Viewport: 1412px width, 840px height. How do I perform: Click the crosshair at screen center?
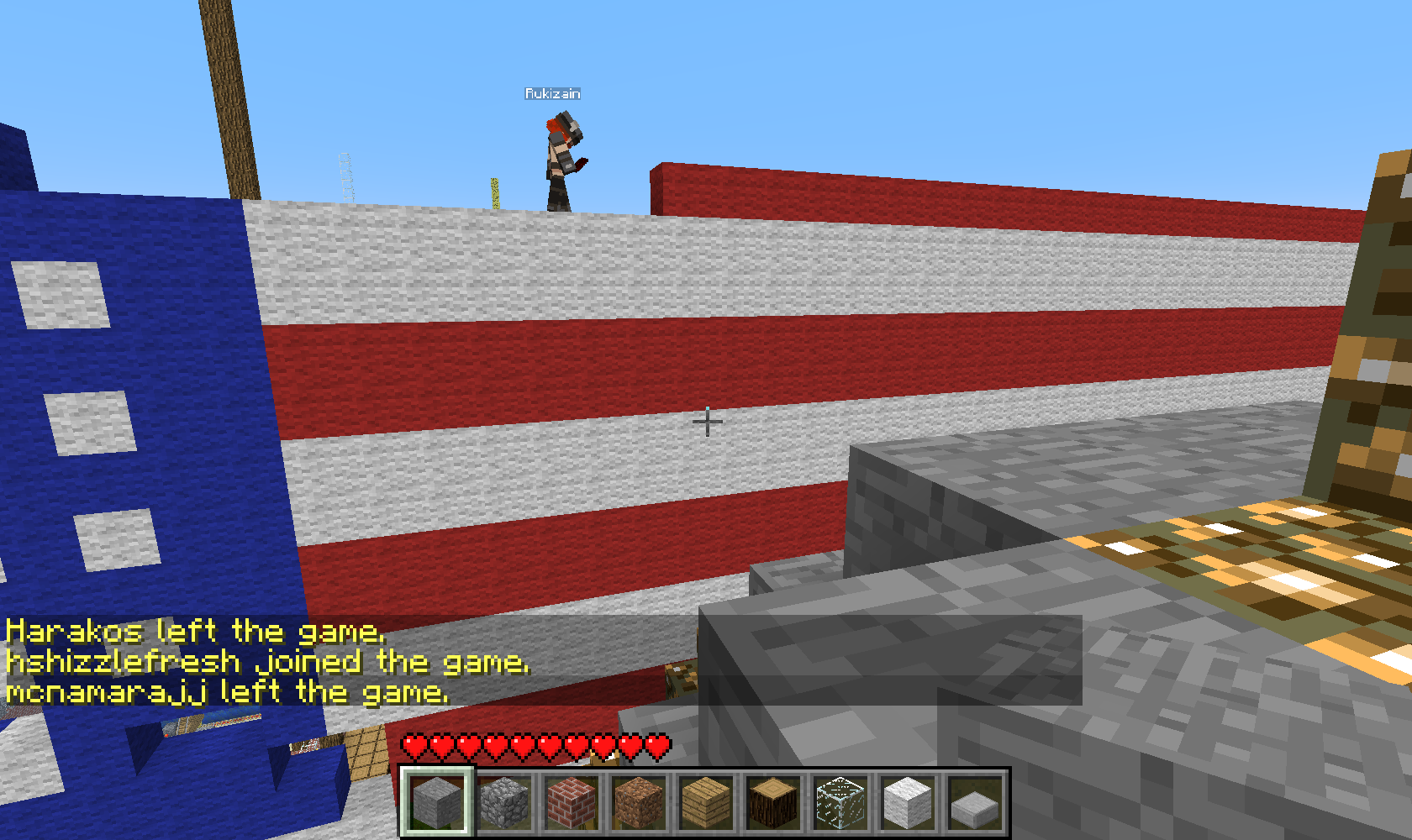709,420
